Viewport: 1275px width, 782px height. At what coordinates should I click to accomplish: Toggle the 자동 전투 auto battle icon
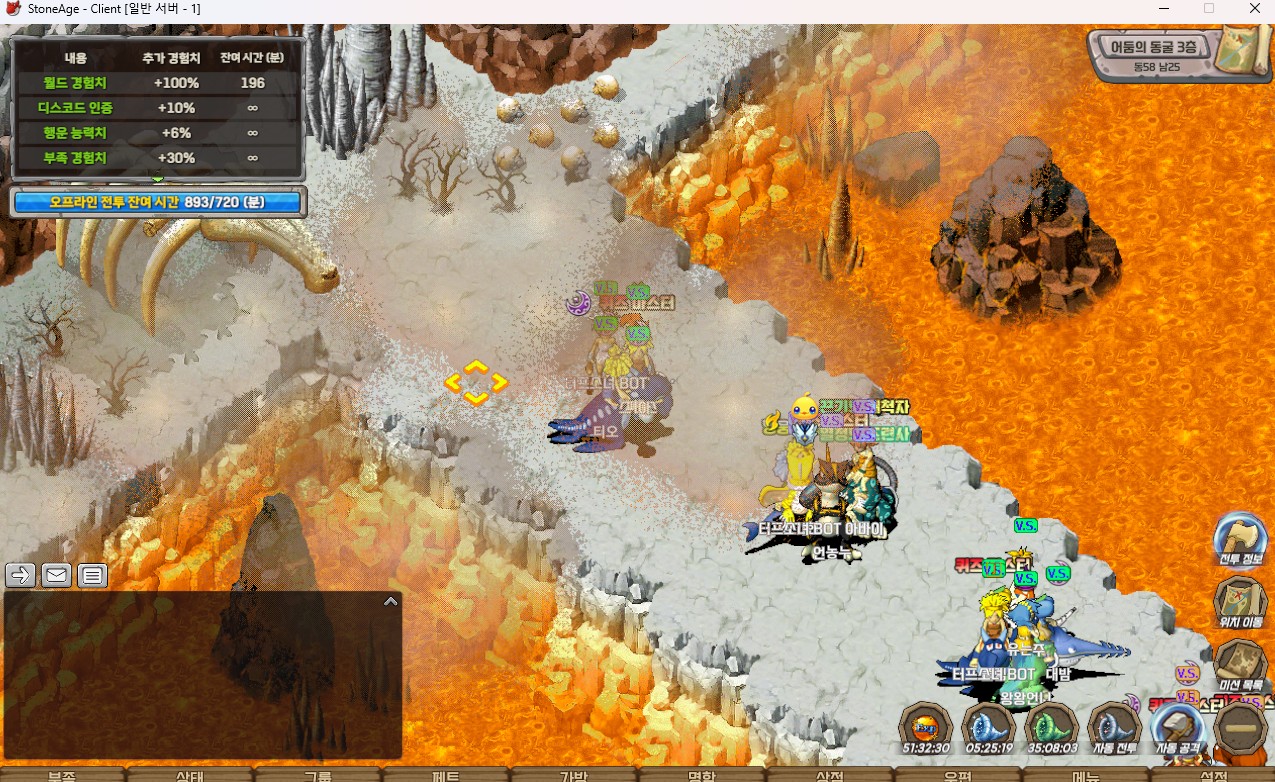(x=1115, y=725)
